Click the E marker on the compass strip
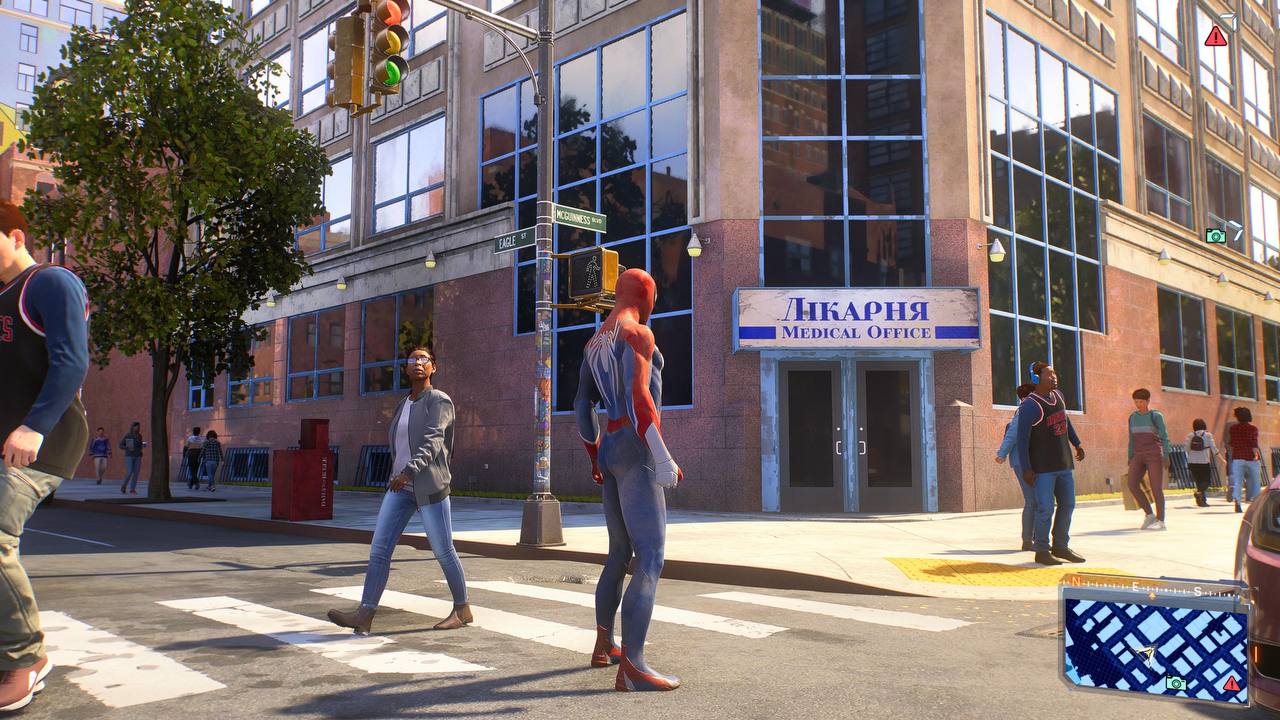 1136,586
